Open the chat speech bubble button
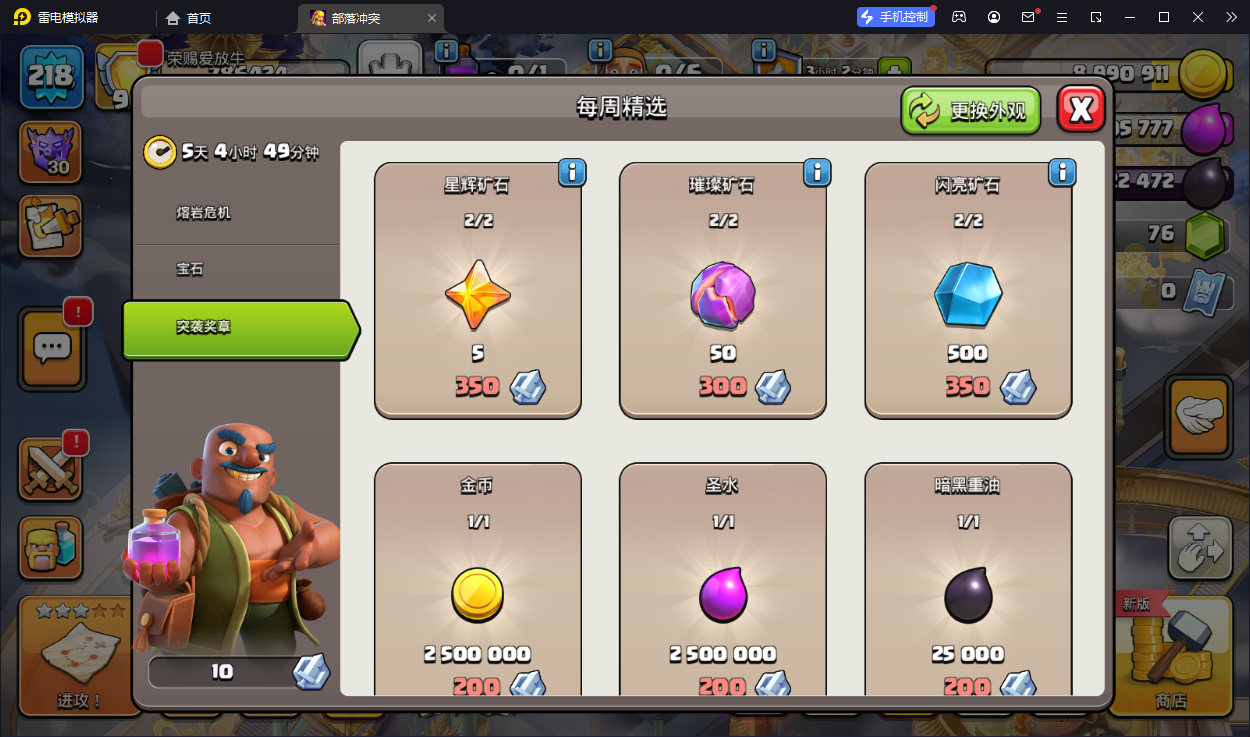 click(x=52, y=348)
